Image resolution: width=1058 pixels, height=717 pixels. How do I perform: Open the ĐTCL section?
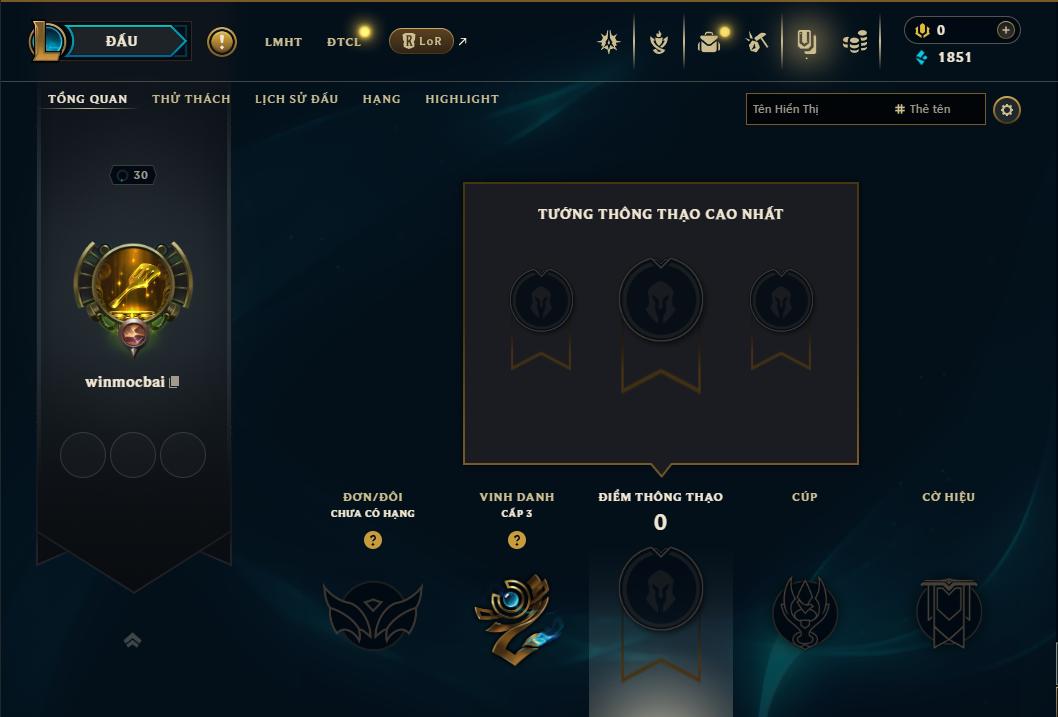(344, 42)
